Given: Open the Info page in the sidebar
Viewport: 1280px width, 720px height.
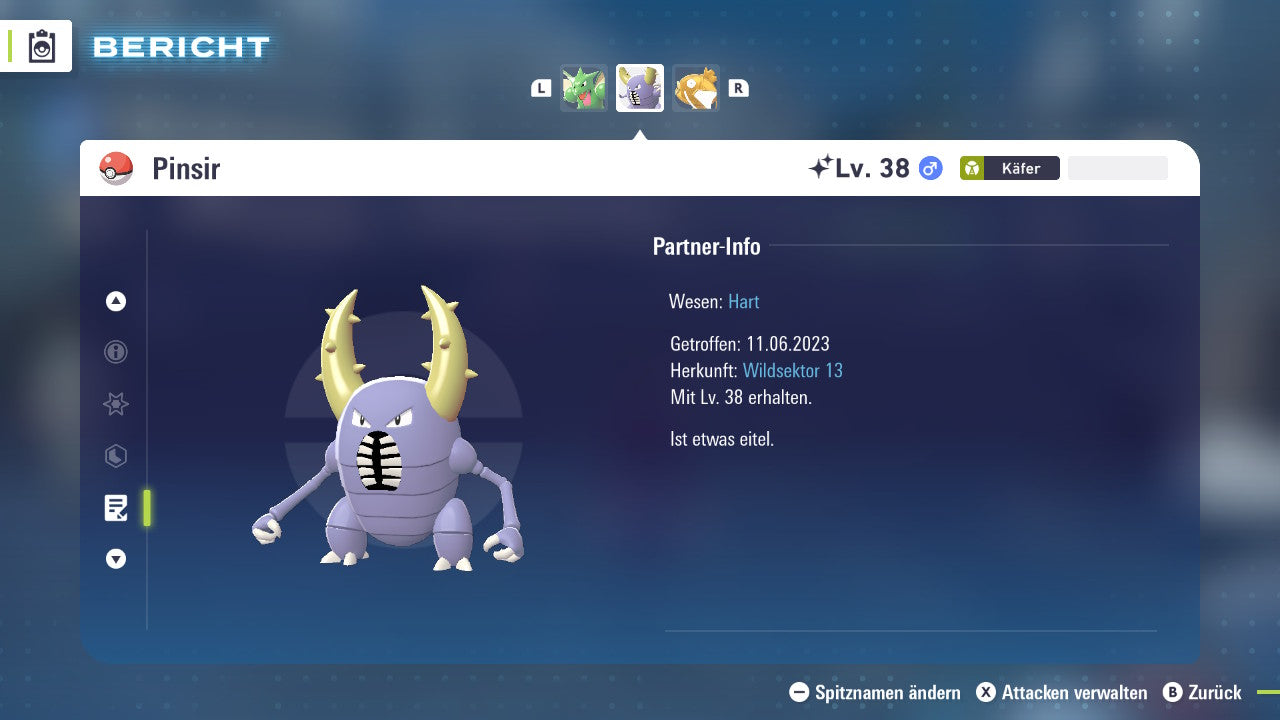Looking at the screenshot, I should 115,352.
